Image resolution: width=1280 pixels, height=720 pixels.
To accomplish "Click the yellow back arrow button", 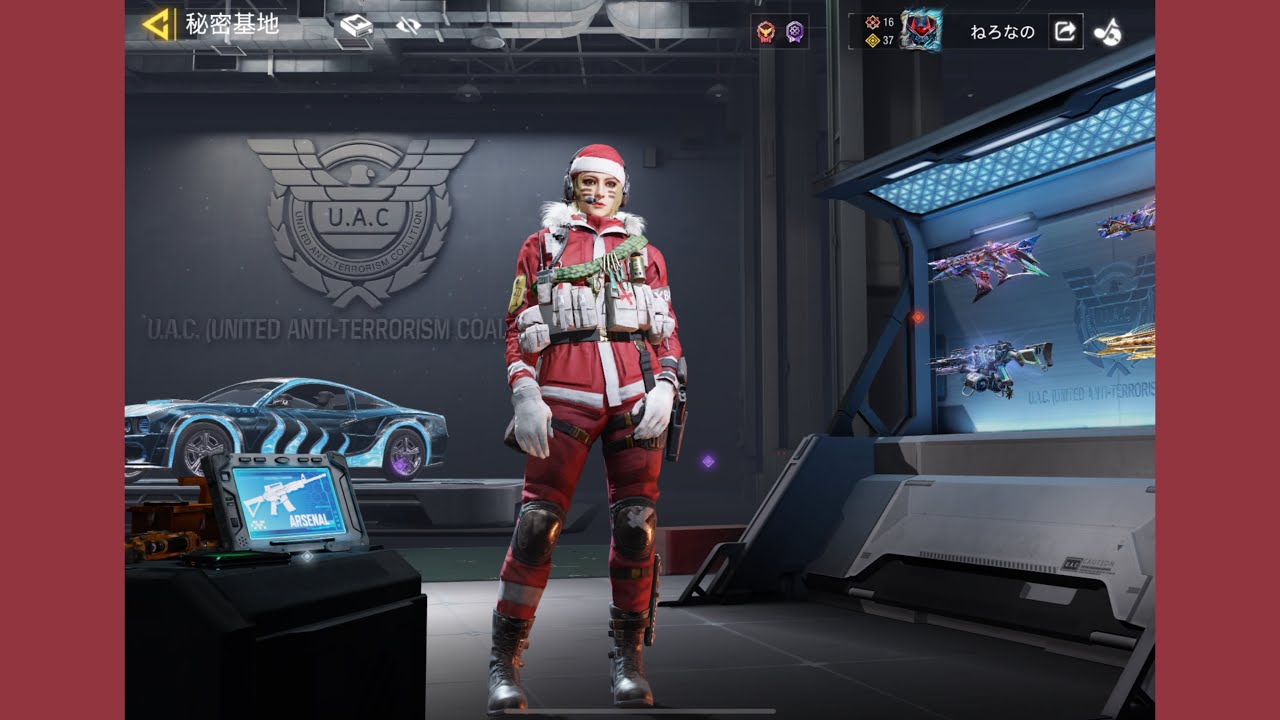I will [156, 24].
